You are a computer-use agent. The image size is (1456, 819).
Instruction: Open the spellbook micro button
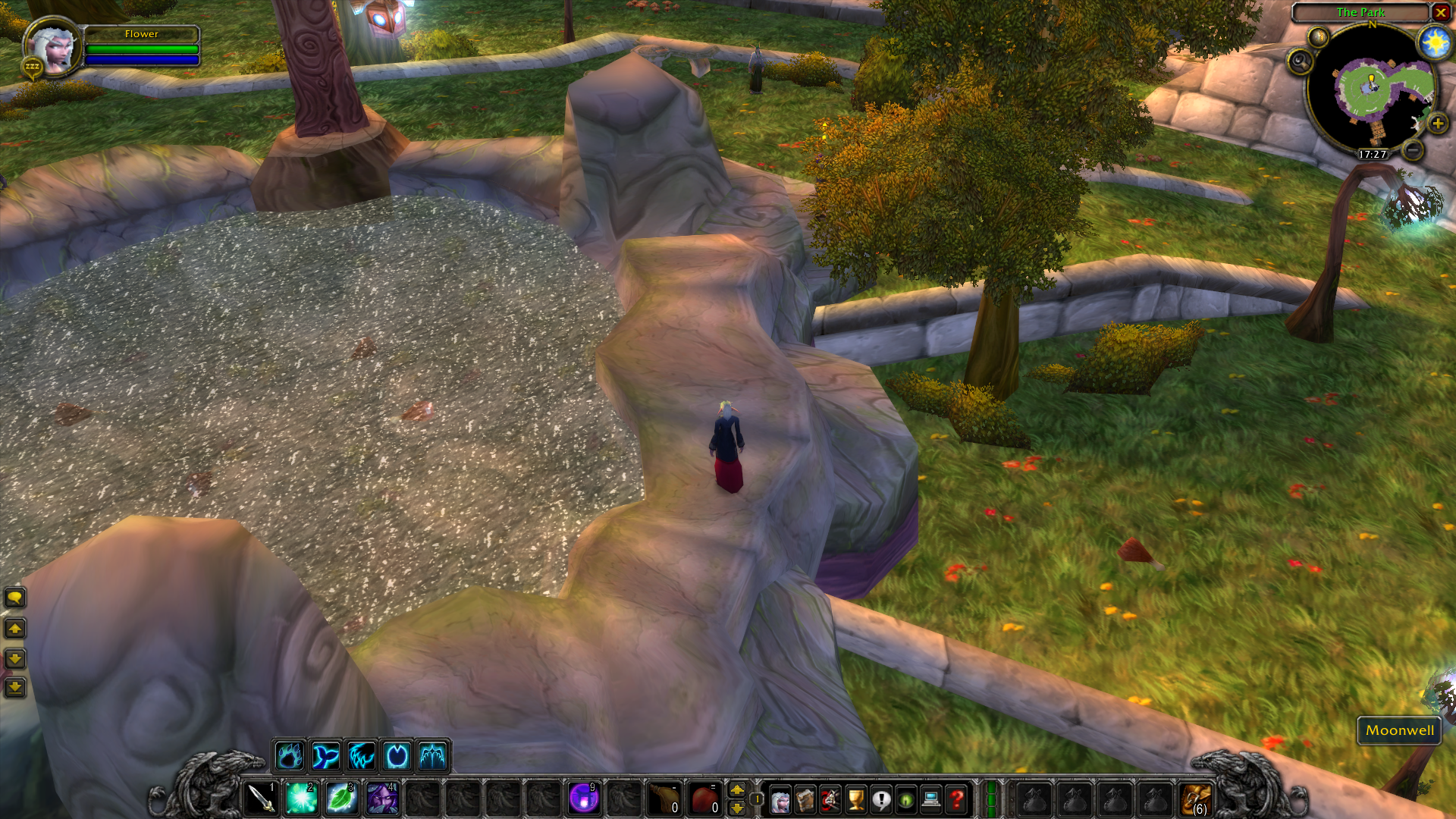point(805,799)
